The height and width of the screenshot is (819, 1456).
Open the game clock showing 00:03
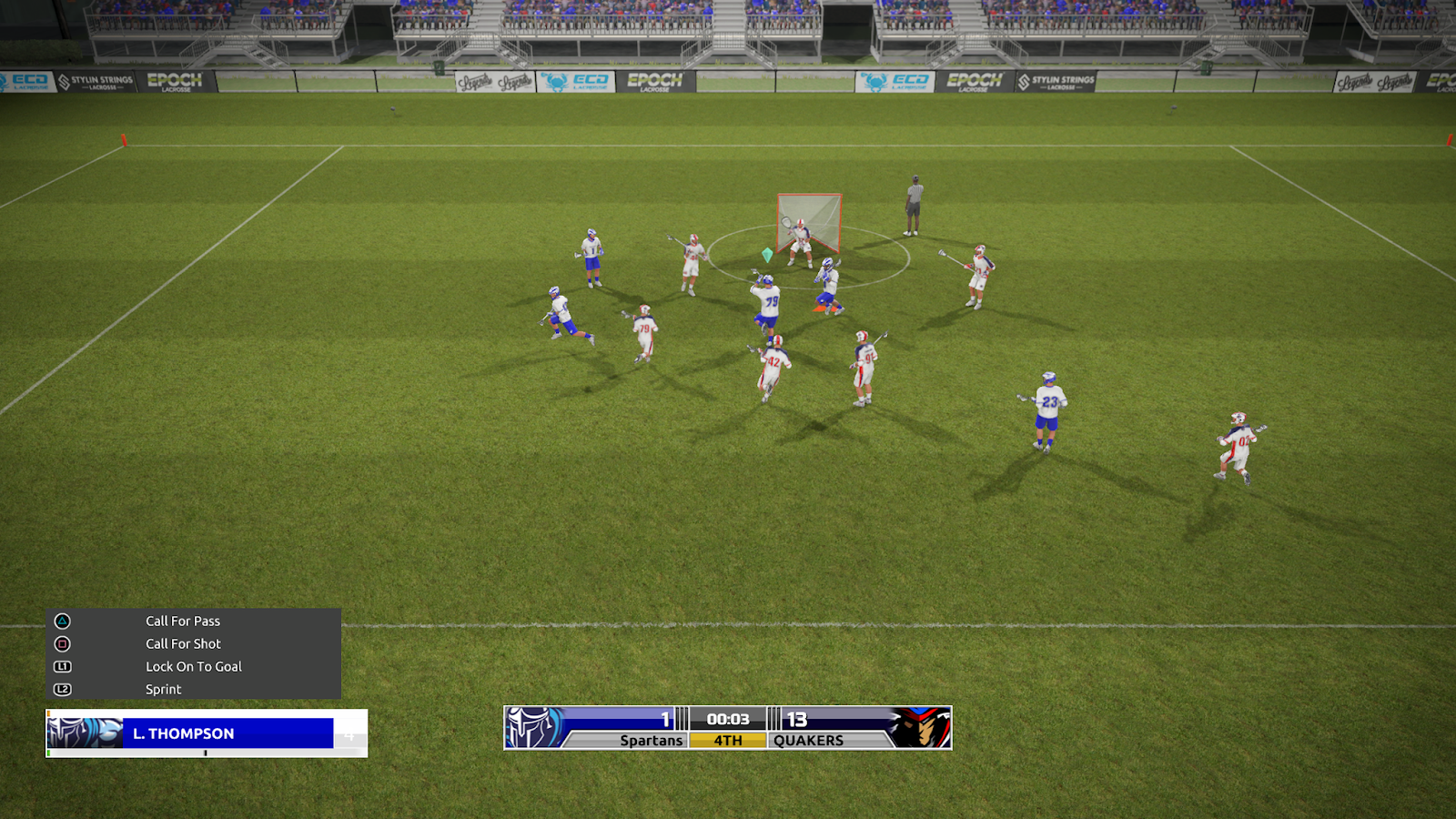[x=728, y=717]
